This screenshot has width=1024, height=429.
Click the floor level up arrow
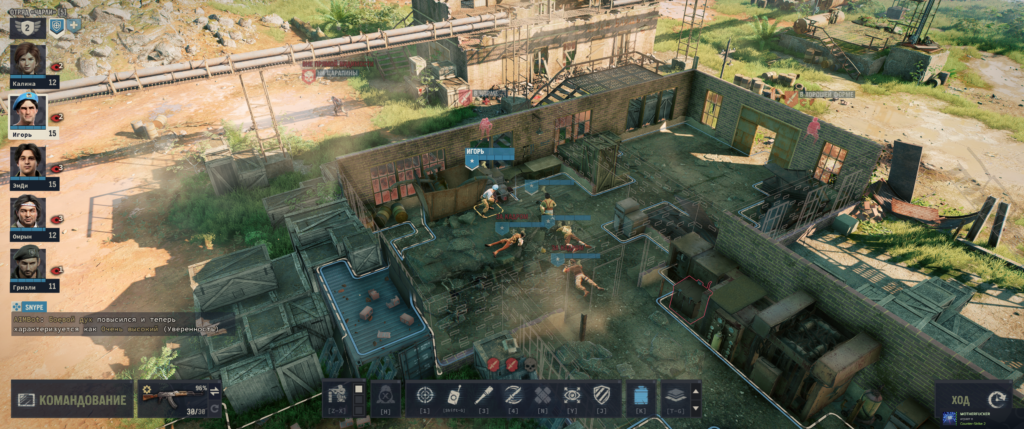coord(696,389)
